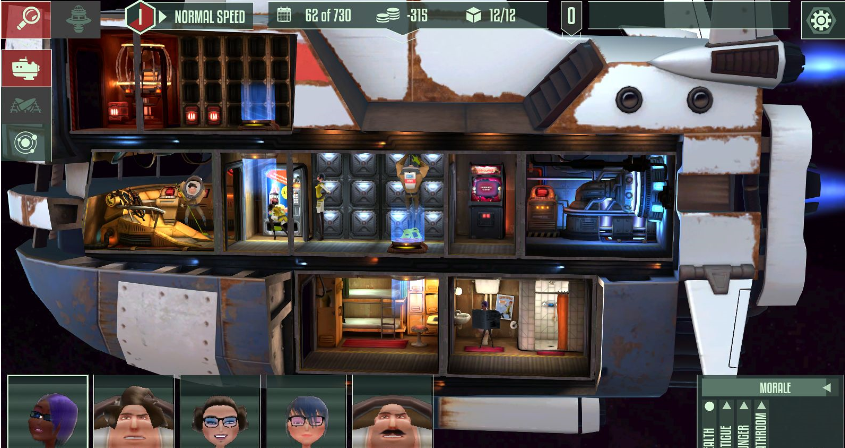Choose the curly-haired crew member with glasses
The image size is (845, 448).
[x=220, y=413]
